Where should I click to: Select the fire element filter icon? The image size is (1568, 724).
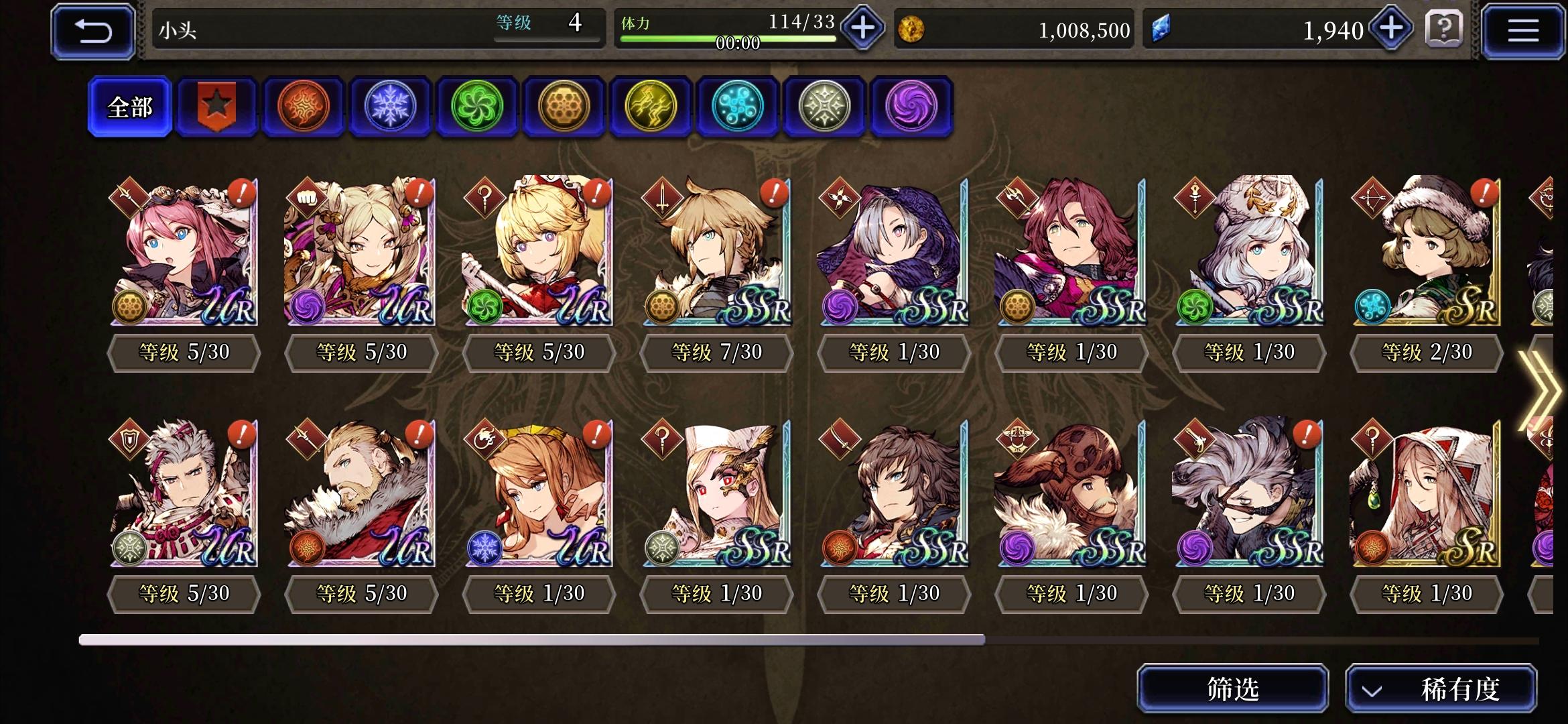[x=303, y=106]
